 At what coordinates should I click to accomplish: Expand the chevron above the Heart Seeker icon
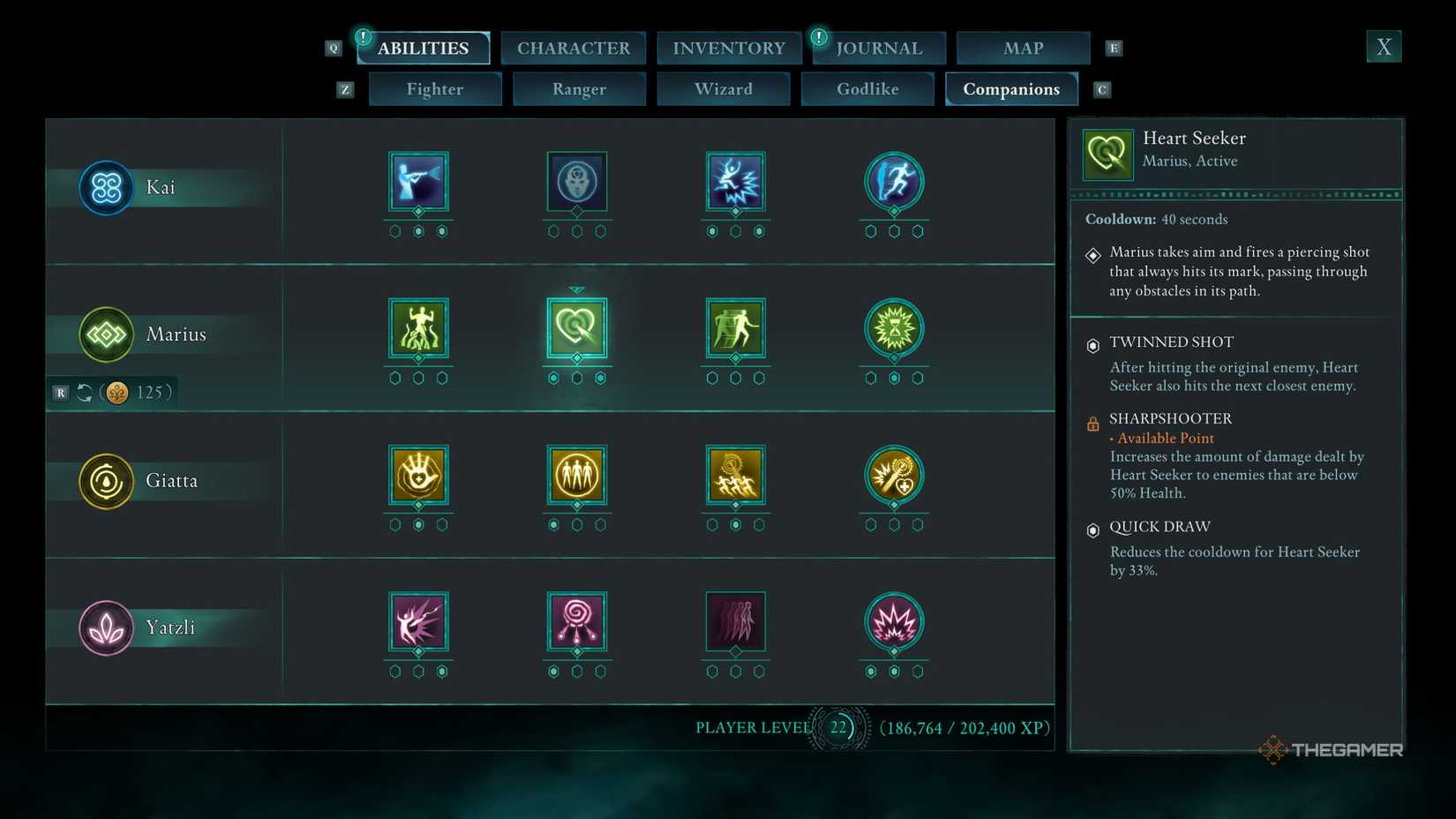577,289
